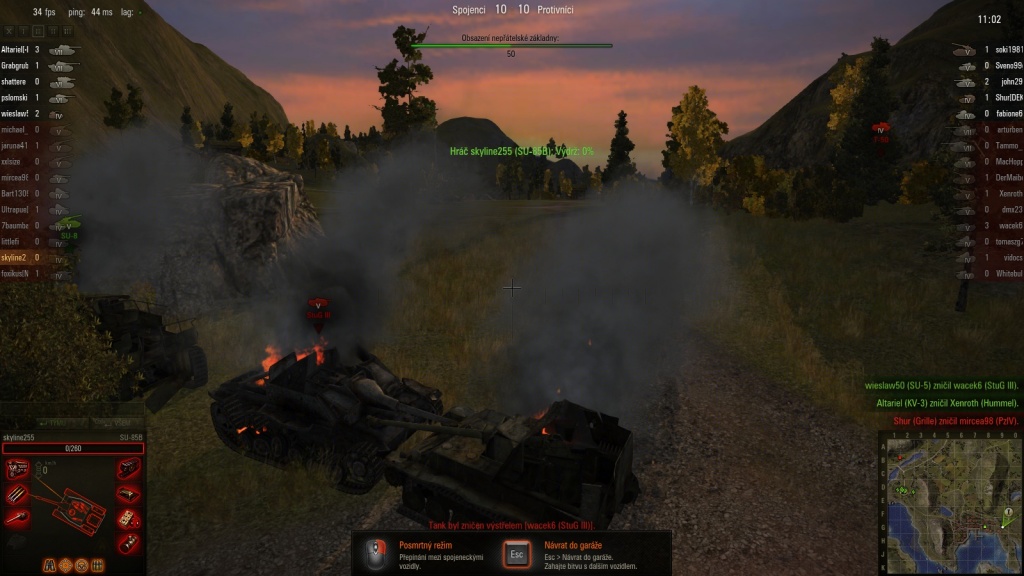Click the Esc return to garage button
The image size is (1024, 576).
(x=517, y=553)
